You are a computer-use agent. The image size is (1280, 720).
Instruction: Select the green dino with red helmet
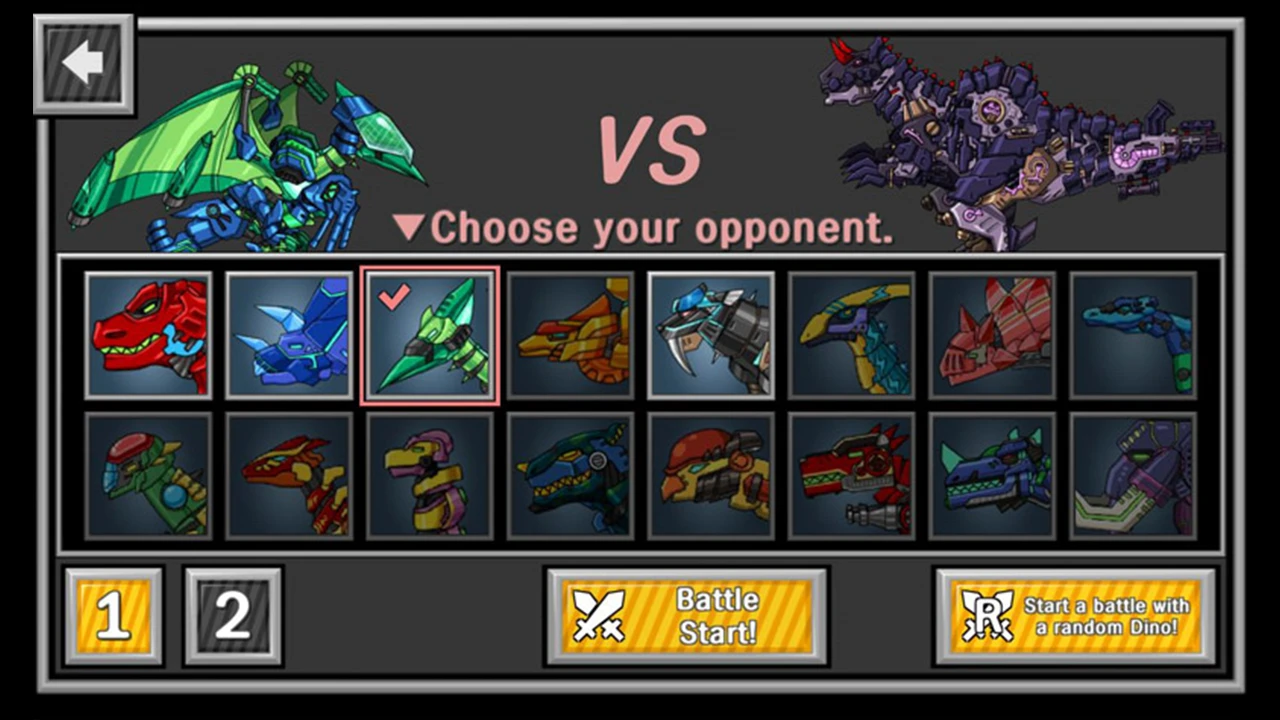(x=148, y=477)
